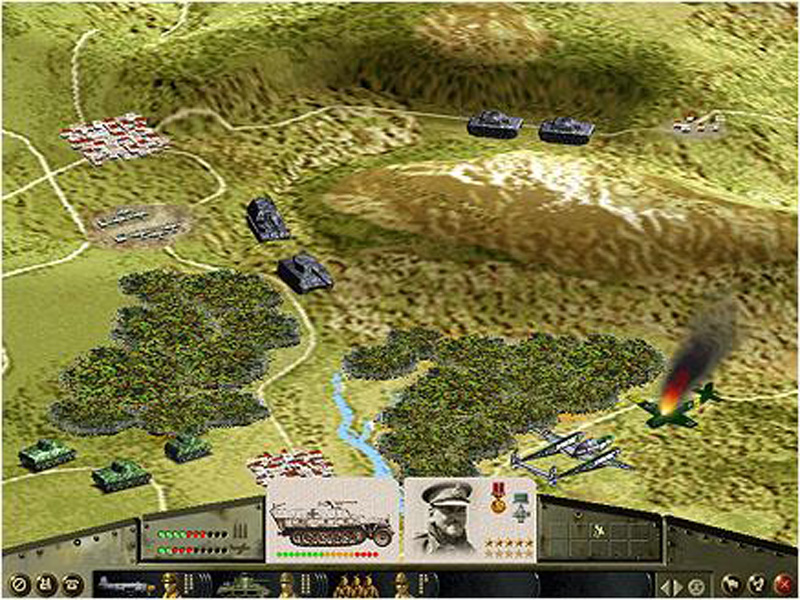Advance unit roster with right arrow
The width and height of the screenshot is (800, 600).
pos(678,583)
